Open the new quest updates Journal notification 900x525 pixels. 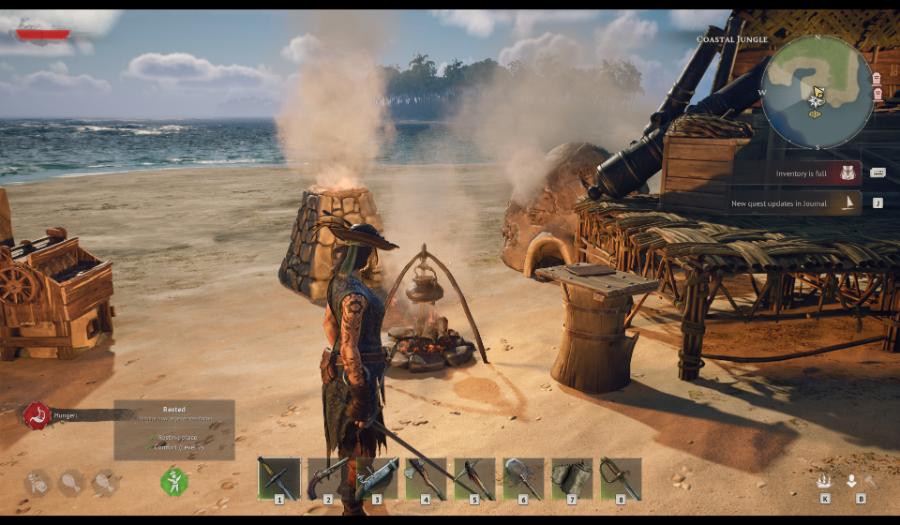(795, 203)
